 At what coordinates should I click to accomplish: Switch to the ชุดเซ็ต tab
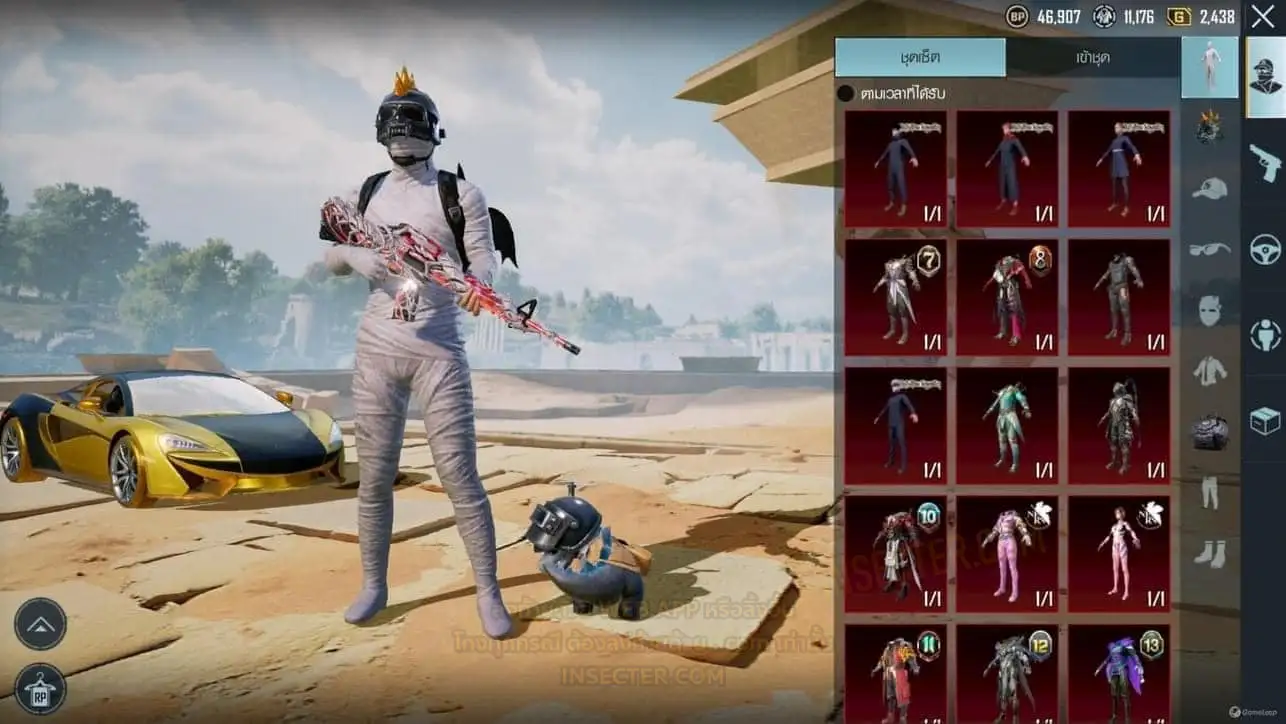tap(920, 58)
